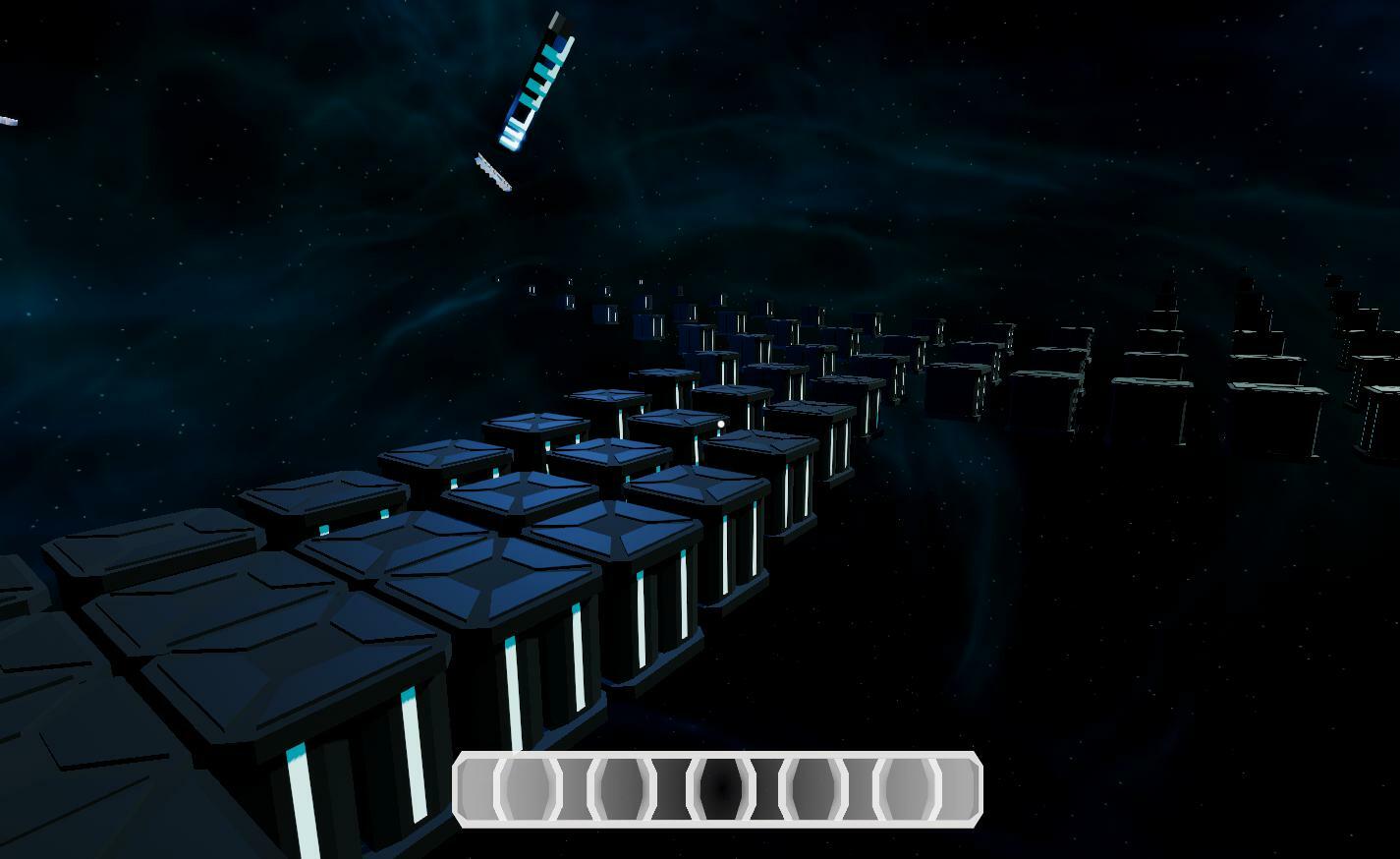Click the hotbar frame border
Viewport: 1400px width, 859px height.
(x=717, y=757)
